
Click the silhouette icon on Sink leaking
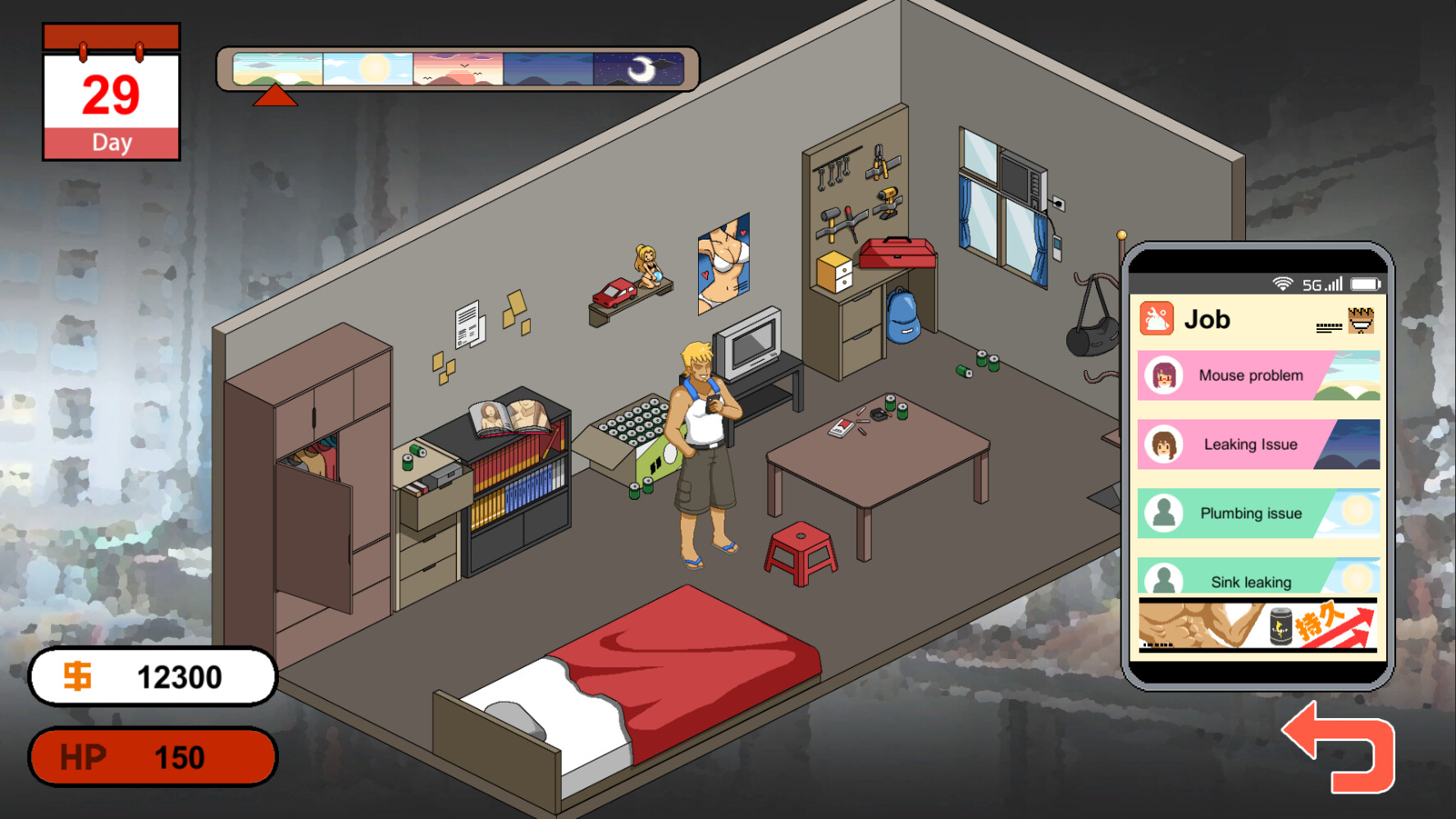[x=1162, y=580]
